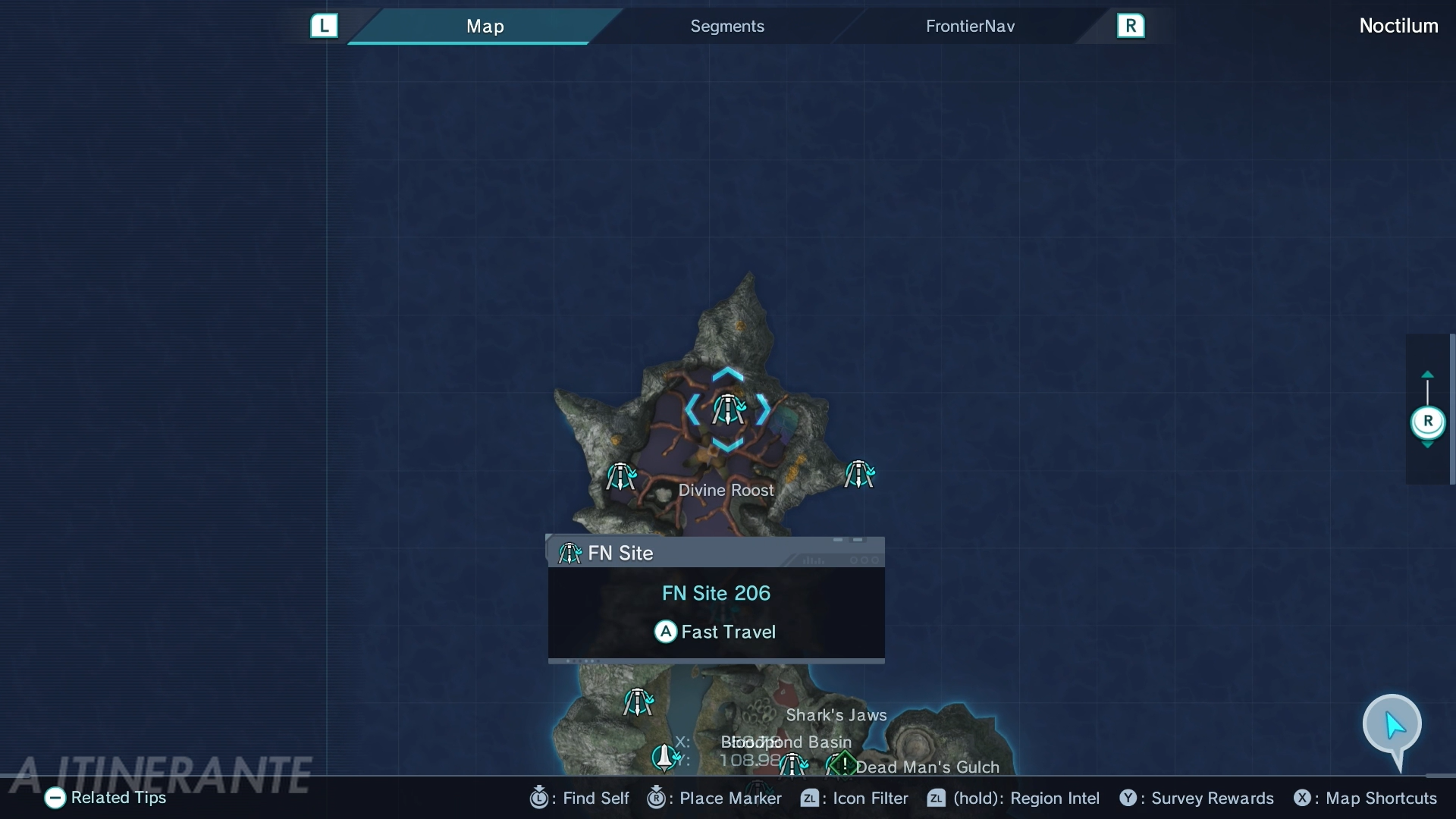Select the FN Site marker below the popup
1456x819 pixels.
[638, 702]
